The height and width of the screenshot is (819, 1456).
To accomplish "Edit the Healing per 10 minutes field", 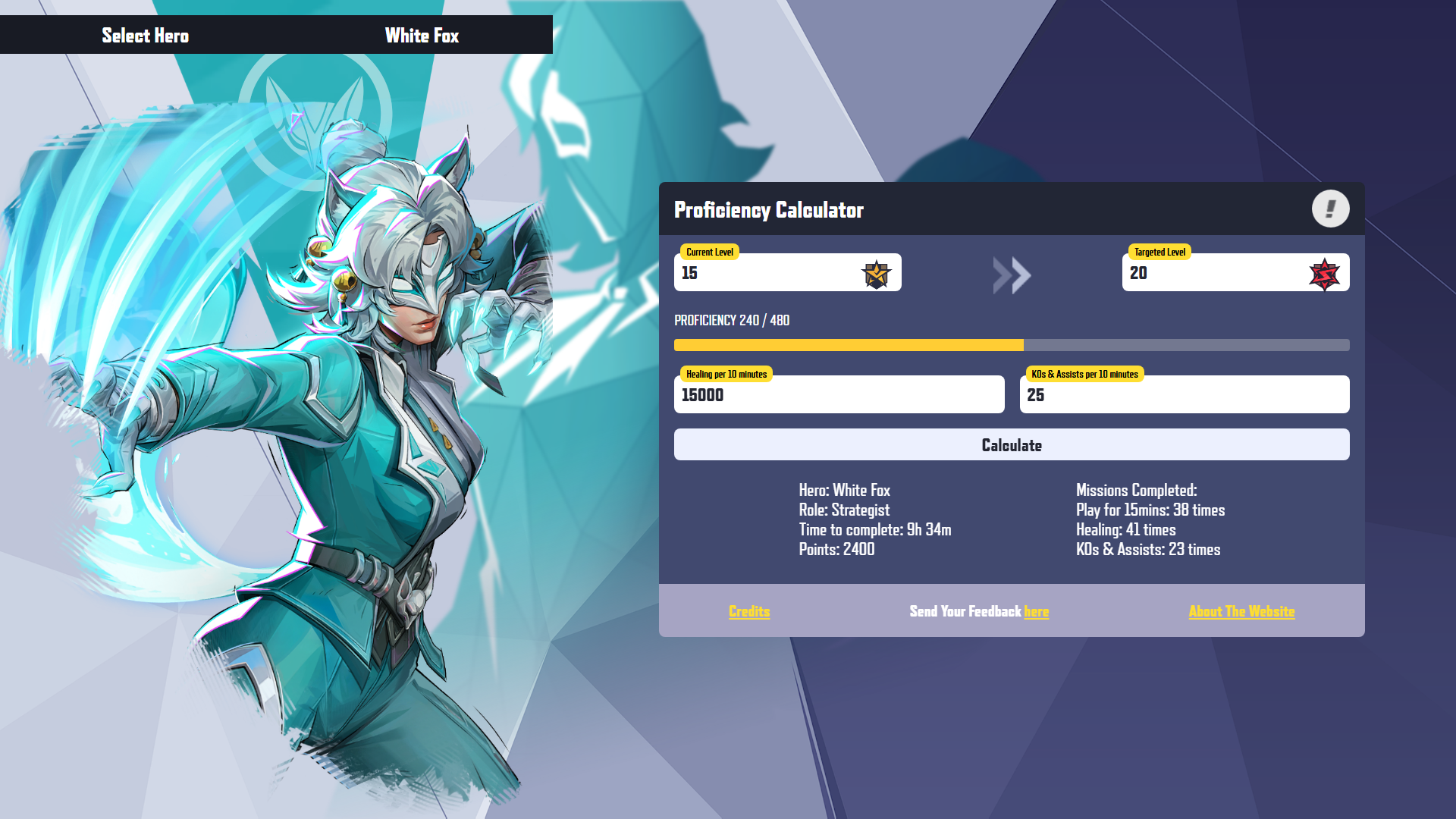I will coord(838,395).
